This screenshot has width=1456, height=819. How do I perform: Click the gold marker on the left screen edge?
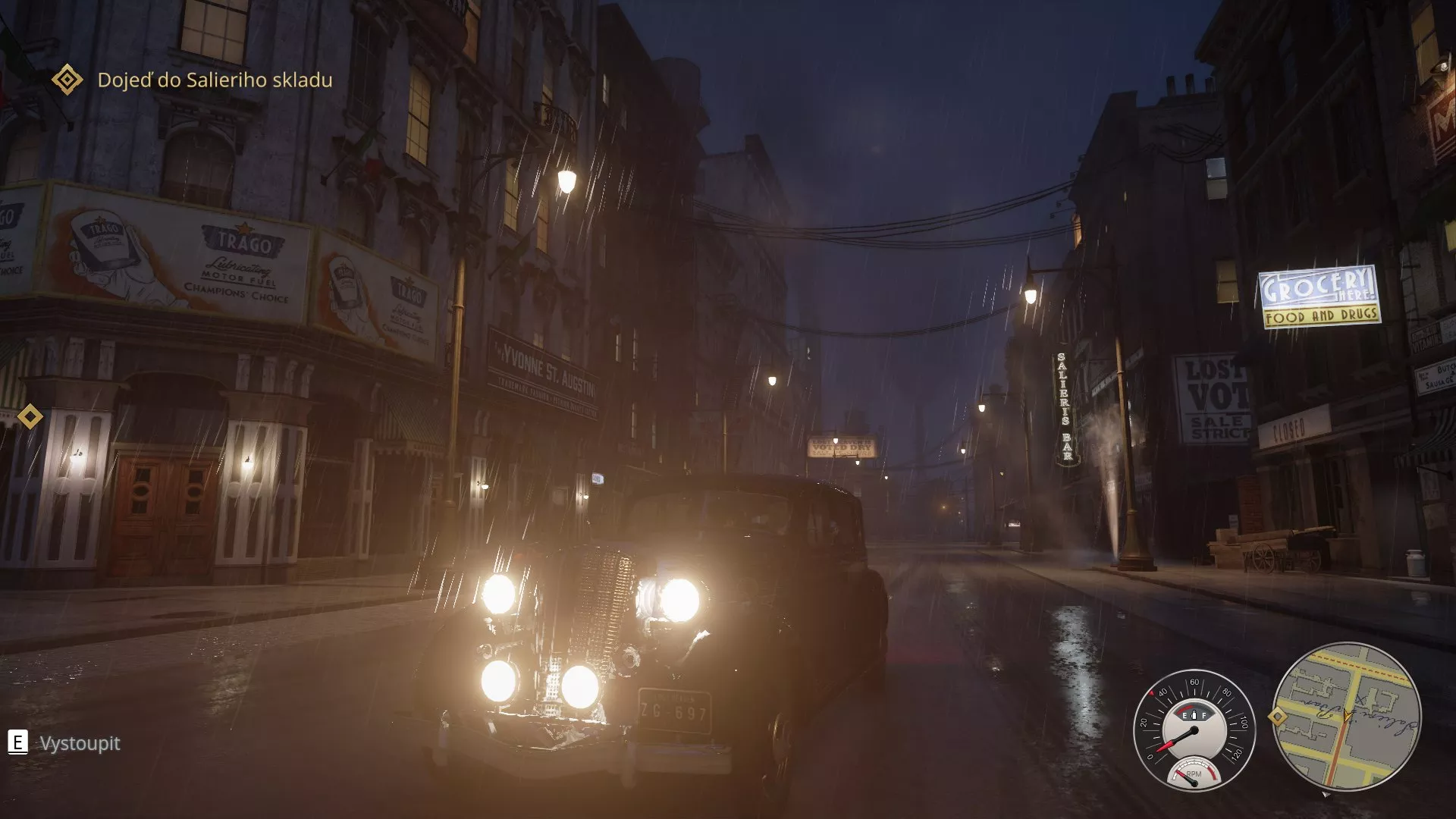(30, 416)
